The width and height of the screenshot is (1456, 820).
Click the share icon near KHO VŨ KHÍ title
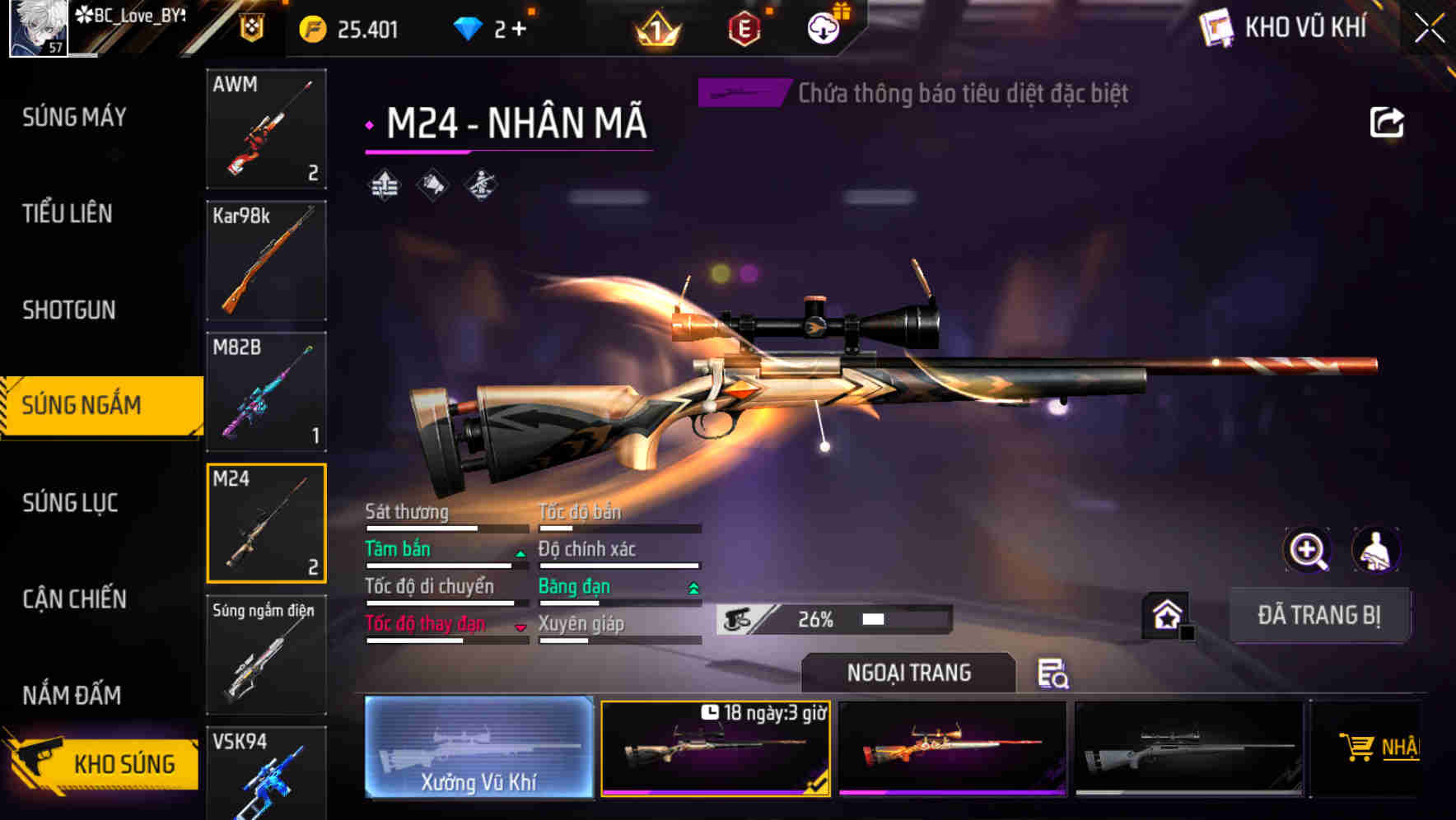(1388, 121)
